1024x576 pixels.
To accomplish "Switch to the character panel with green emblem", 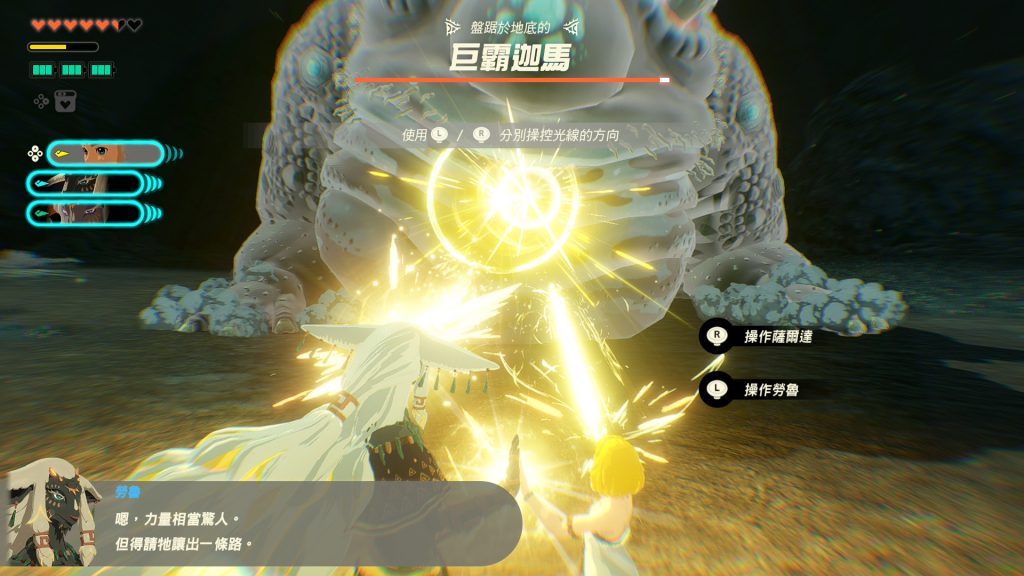I will 85,212.
